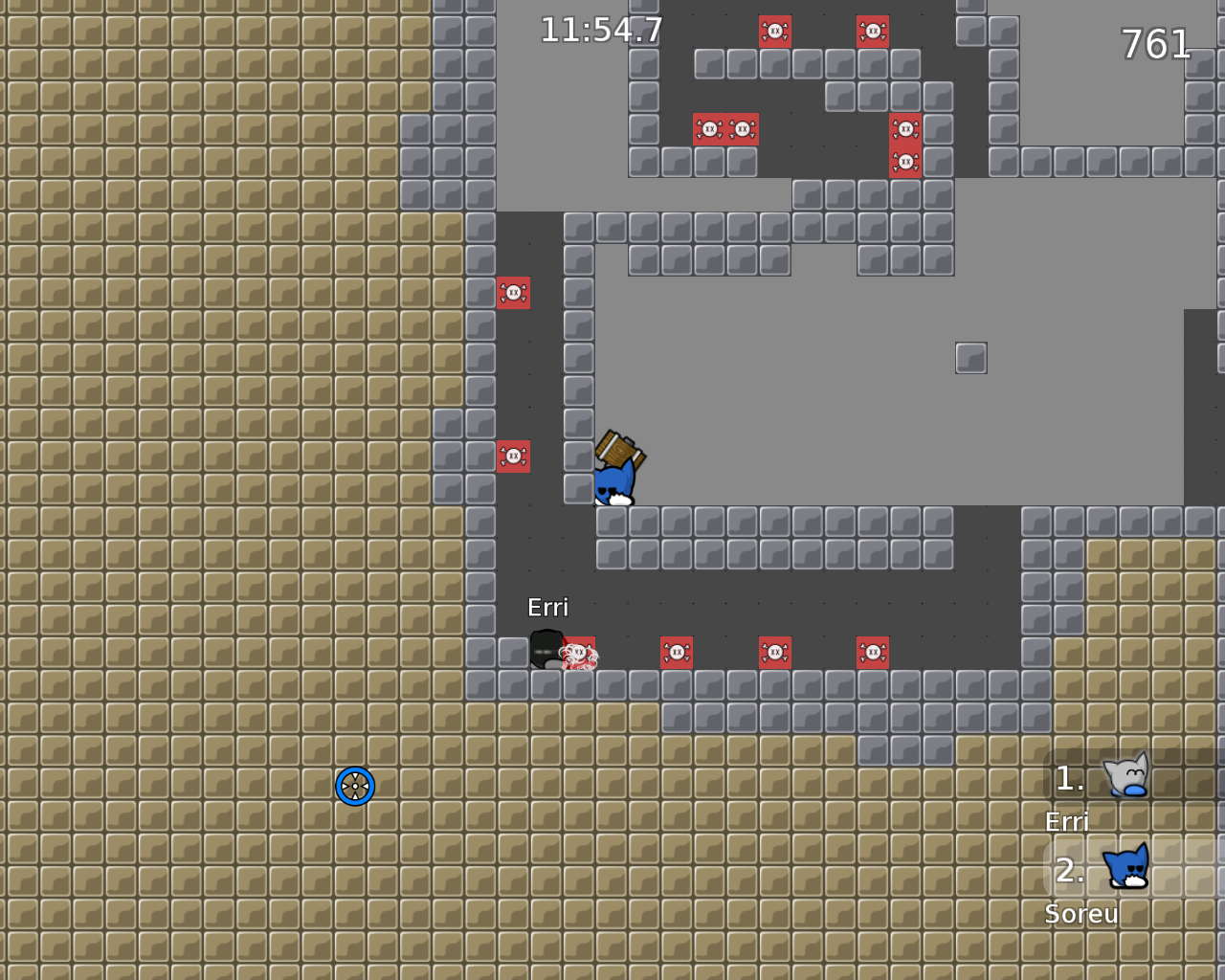1225x980 pixels.
Task: Select the blue wheel pickup on the sandy floor
Action: point(355,787)
